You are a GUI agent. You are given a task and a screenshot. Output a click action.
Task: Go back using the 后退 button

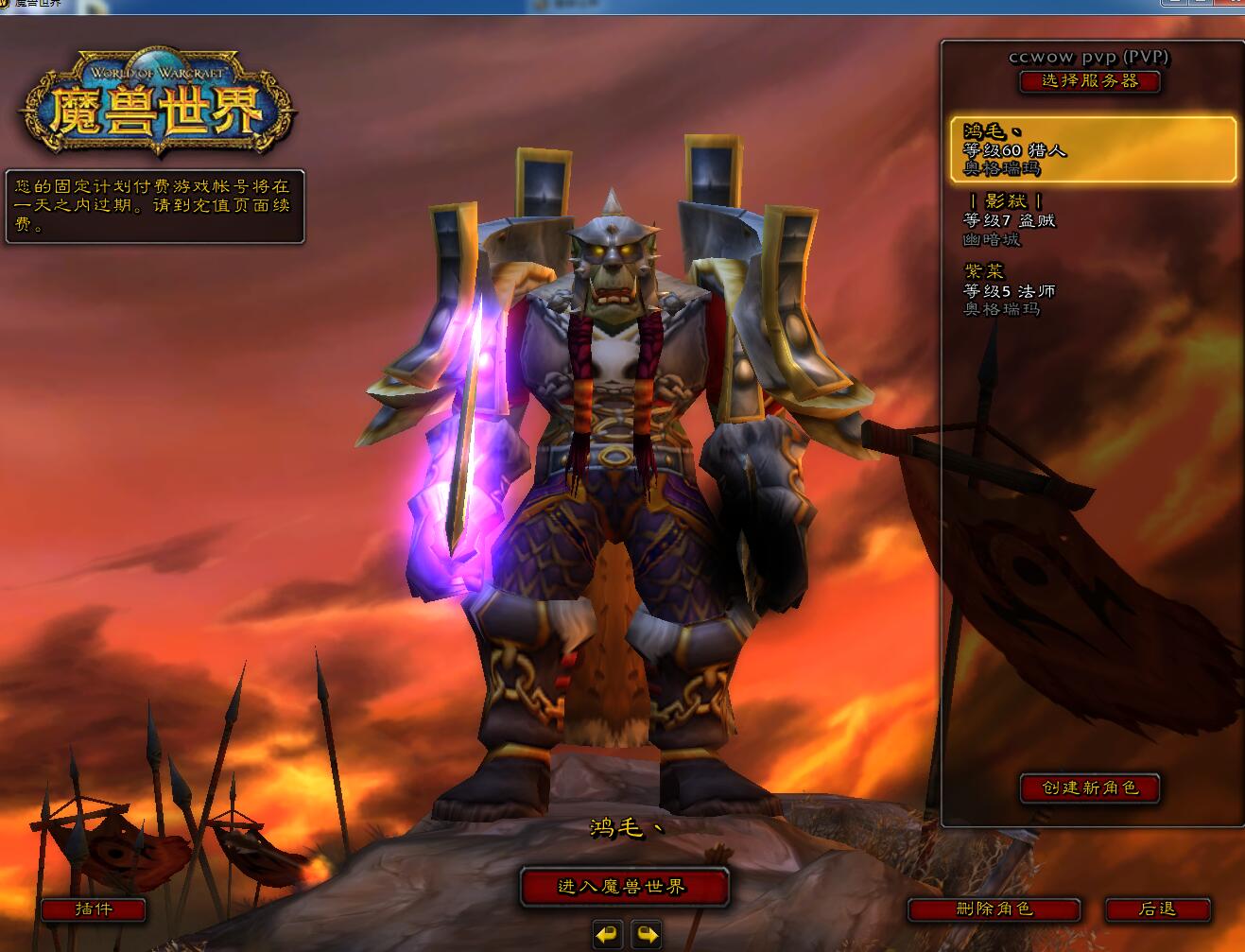click(x=1157, y=909)
